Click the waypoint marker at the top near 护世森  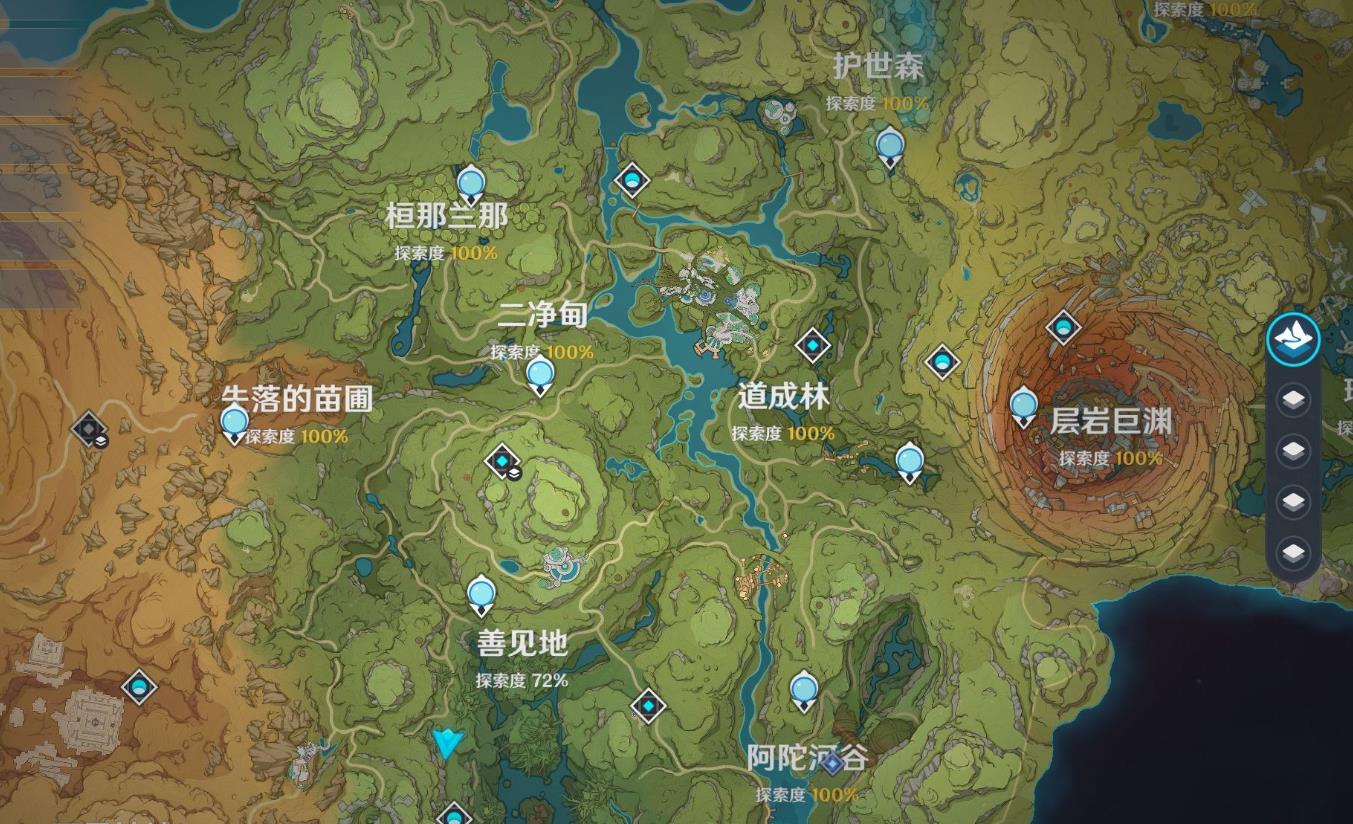(888, 146)
